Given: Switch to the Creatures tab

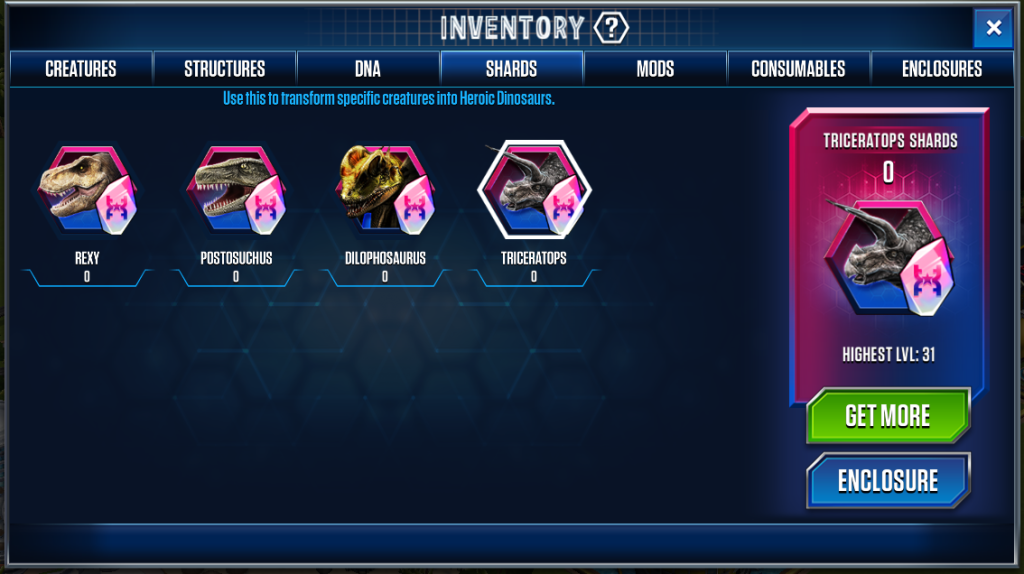Looking at the screenshot, I should (81, 69).
